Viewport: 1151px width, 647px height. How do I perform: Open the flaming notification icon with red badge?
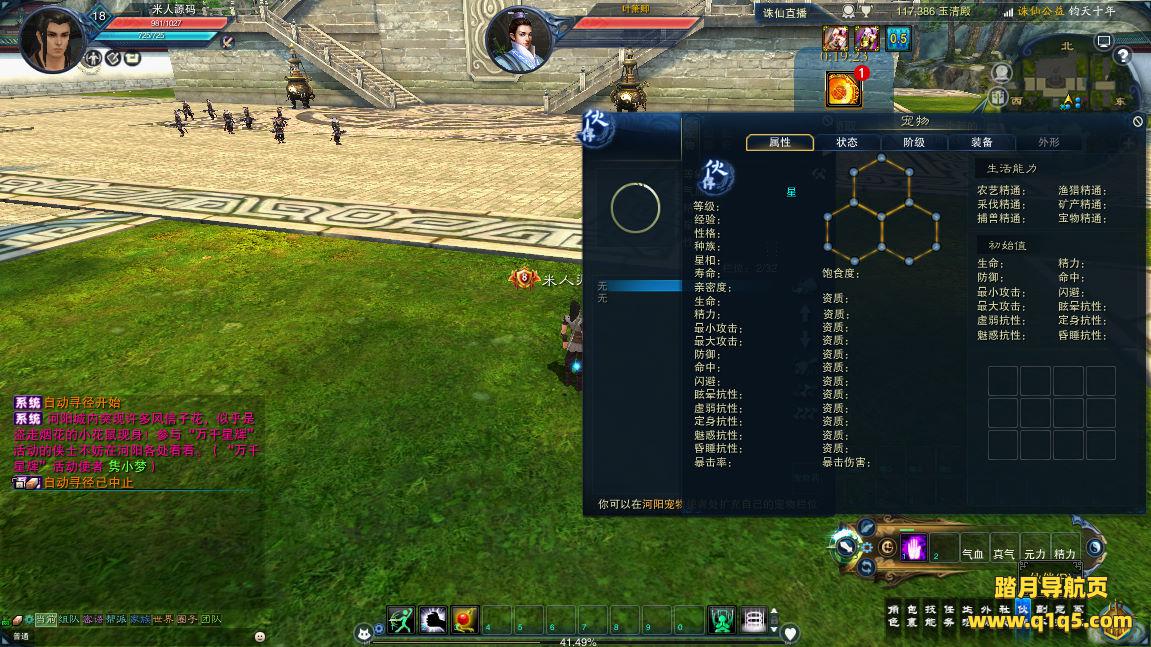point(843,90)
